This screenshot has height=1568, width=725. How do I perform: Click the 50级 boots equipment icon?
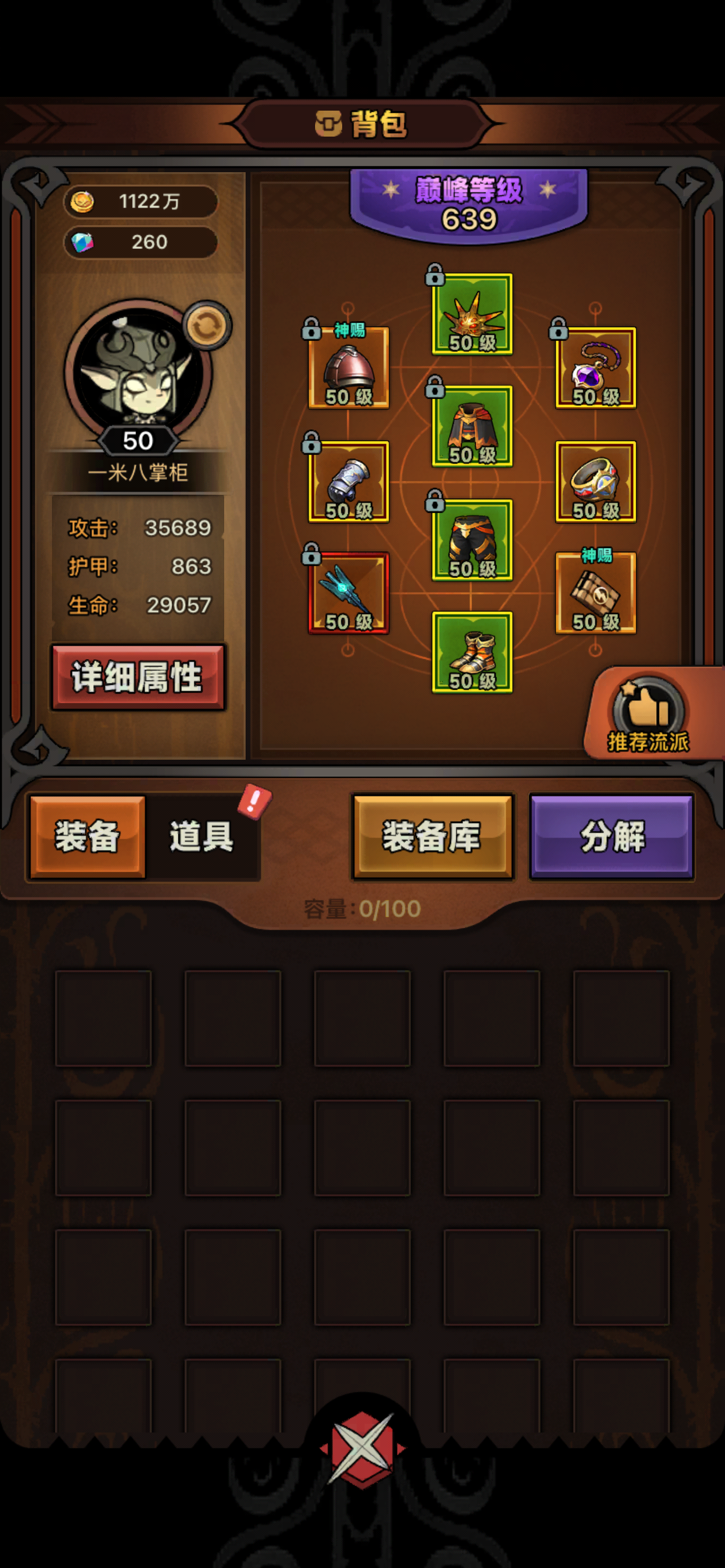coord(473,654)
